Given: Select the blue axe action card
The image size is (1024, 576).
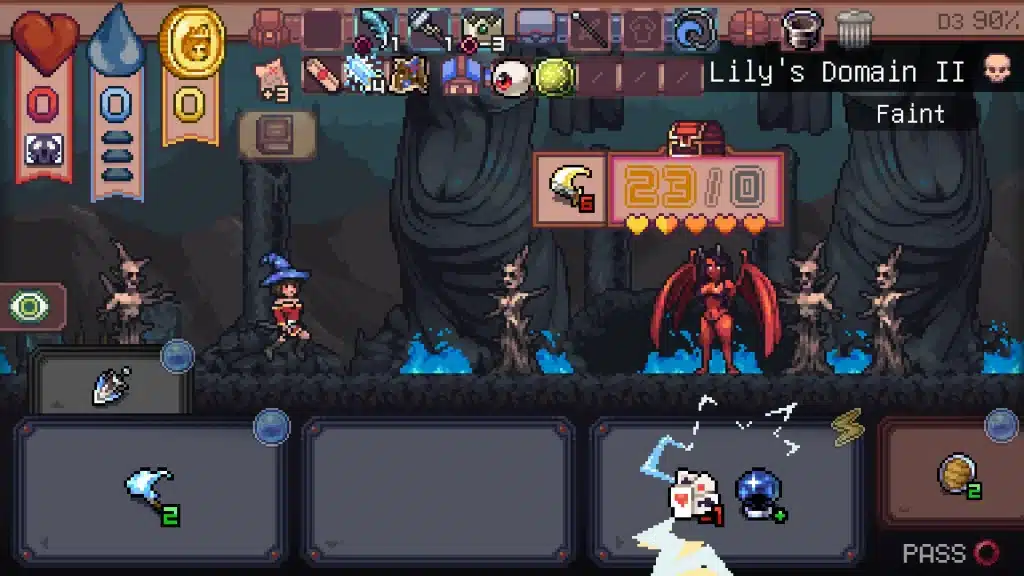Looking at the screenshot, I should click(150, 488).
